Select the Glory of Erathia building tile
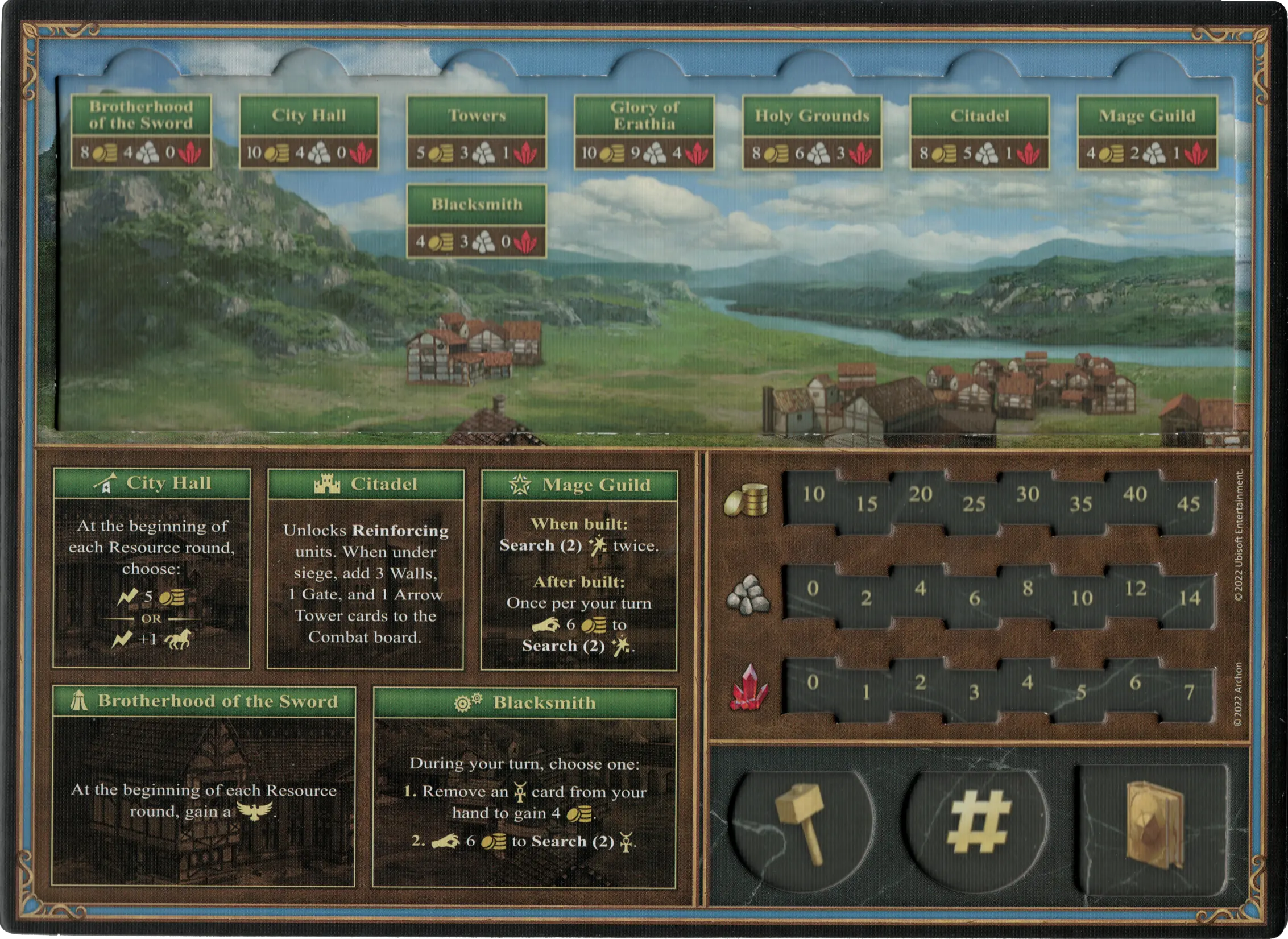 pyautogui.click(x=644, y=132)
